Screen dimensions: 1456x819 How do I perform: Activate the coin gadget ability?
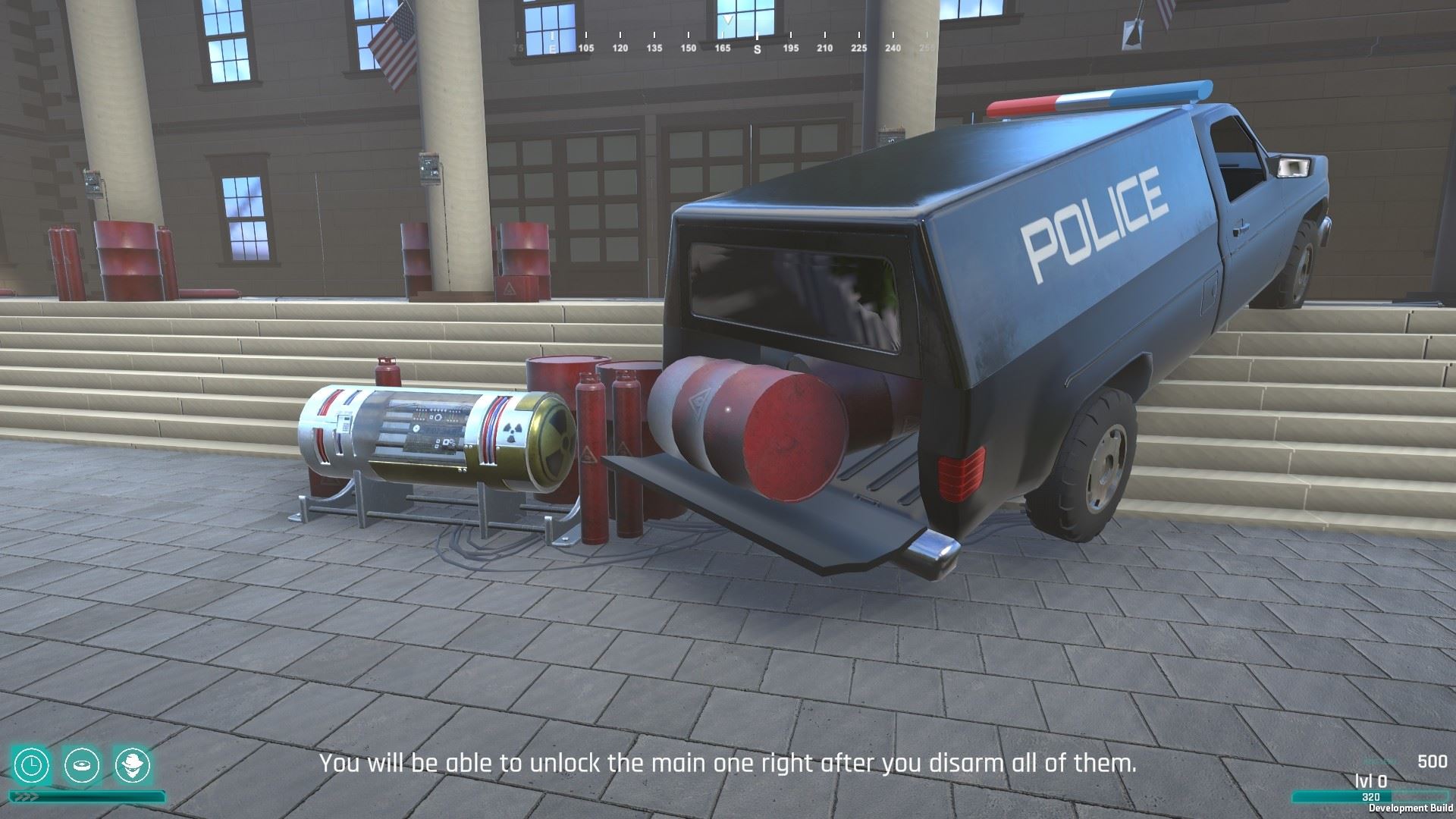82,764
